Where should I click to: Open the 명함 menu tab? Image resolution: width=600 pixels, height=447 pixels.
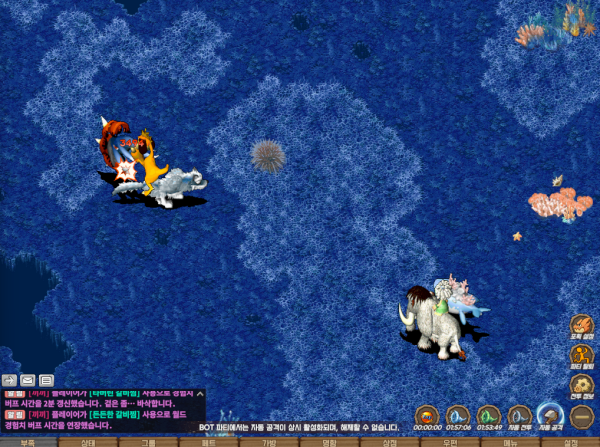(x=329, y=442)
